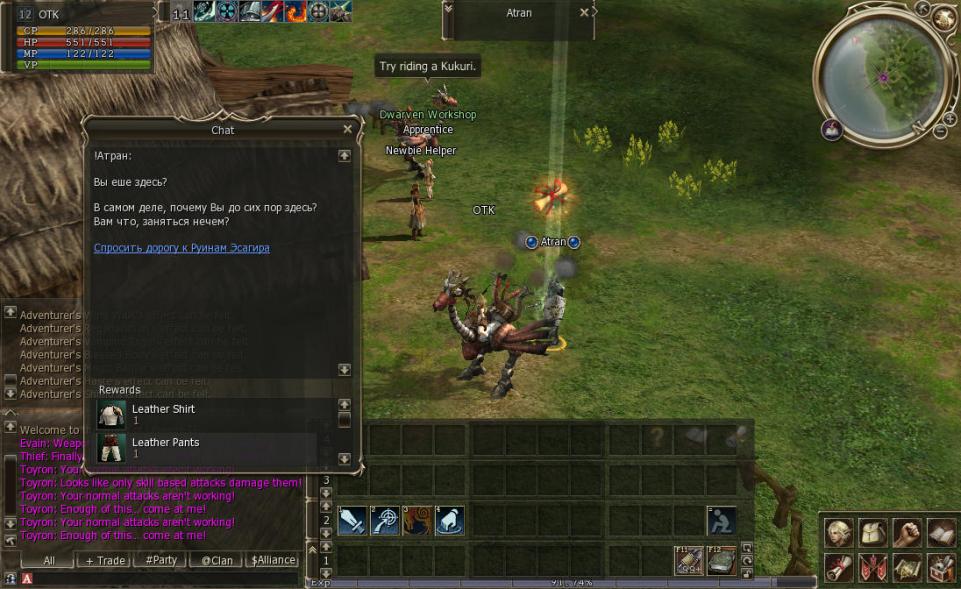Open the @Clan chat tab
961x589 pixels.
[x=216, y=561]
